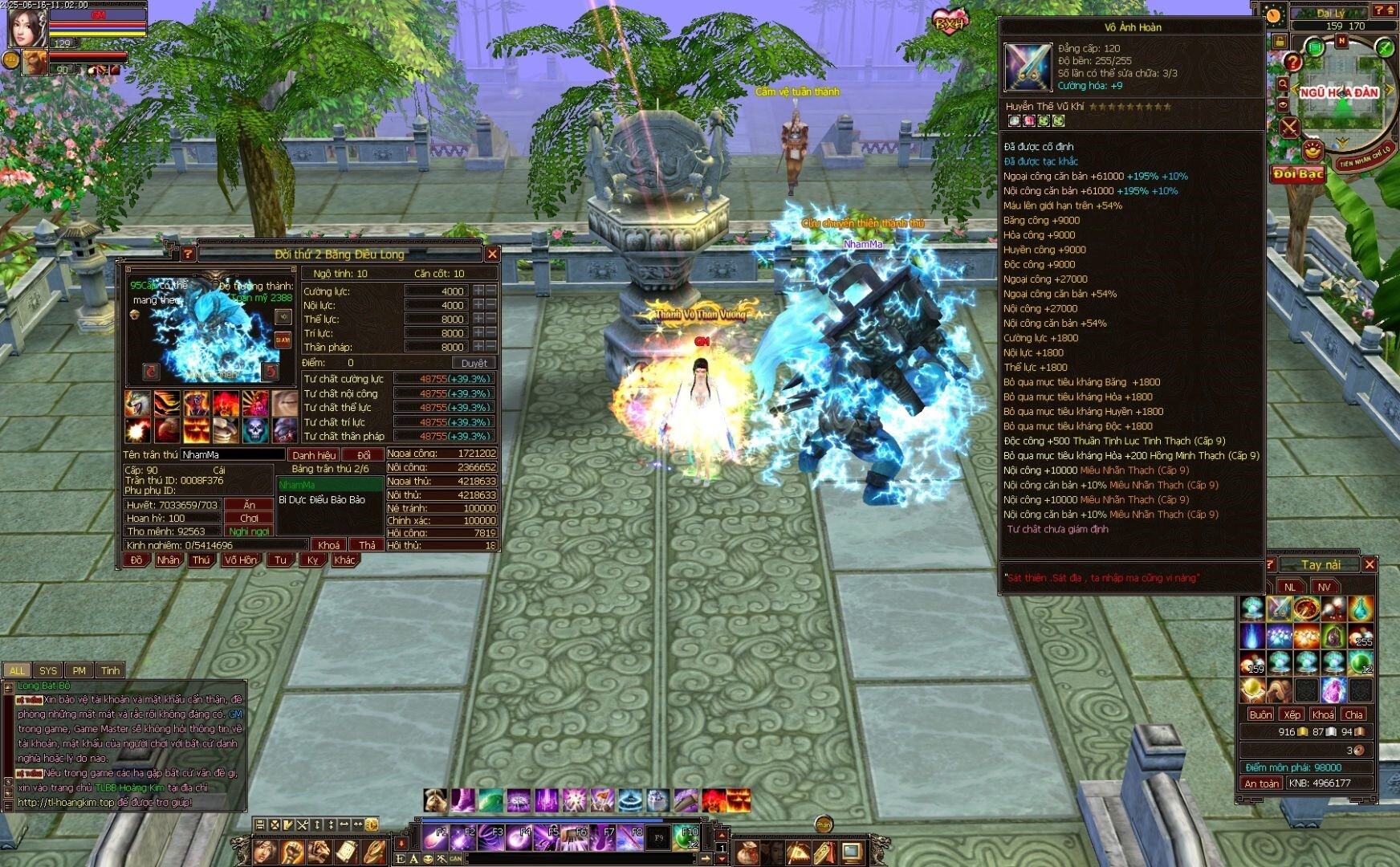Screen dimensions: 1400x867
Task: Close the Tay nải inventory
Action: [x=1369, y=564]
